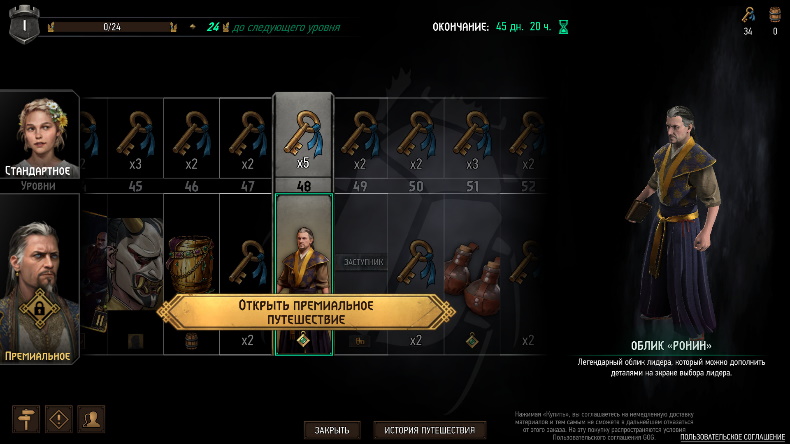Select the level 45 key reward x3
790x444 pixels.
(x=135, y=137)
